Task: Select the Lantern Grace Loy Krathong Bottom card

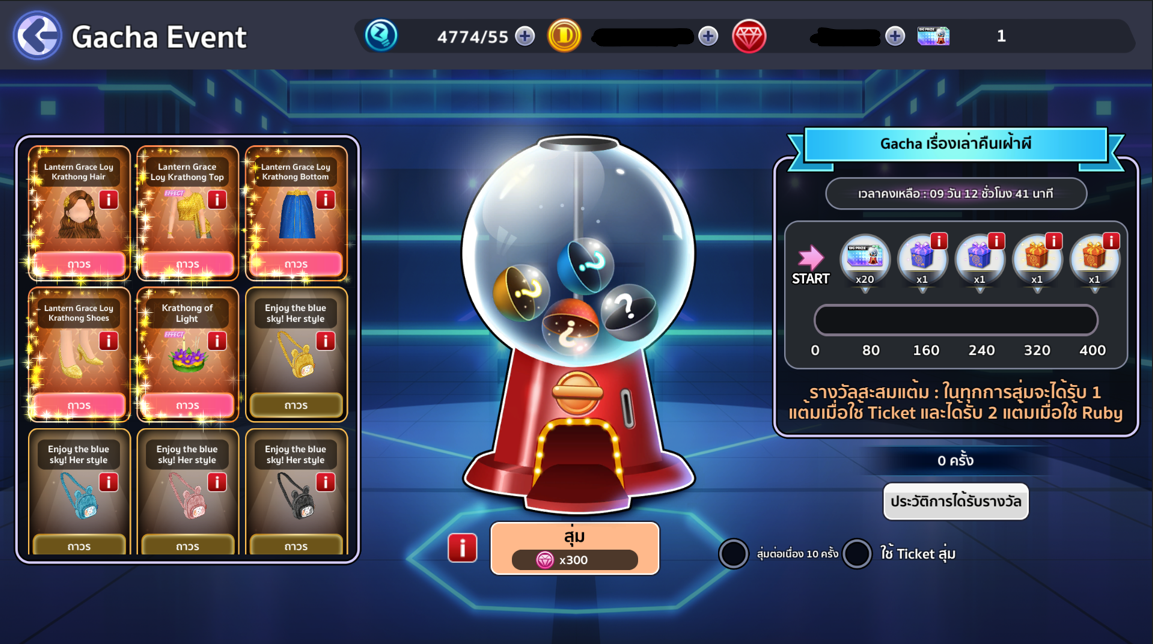Action: [x=296, y=212]
